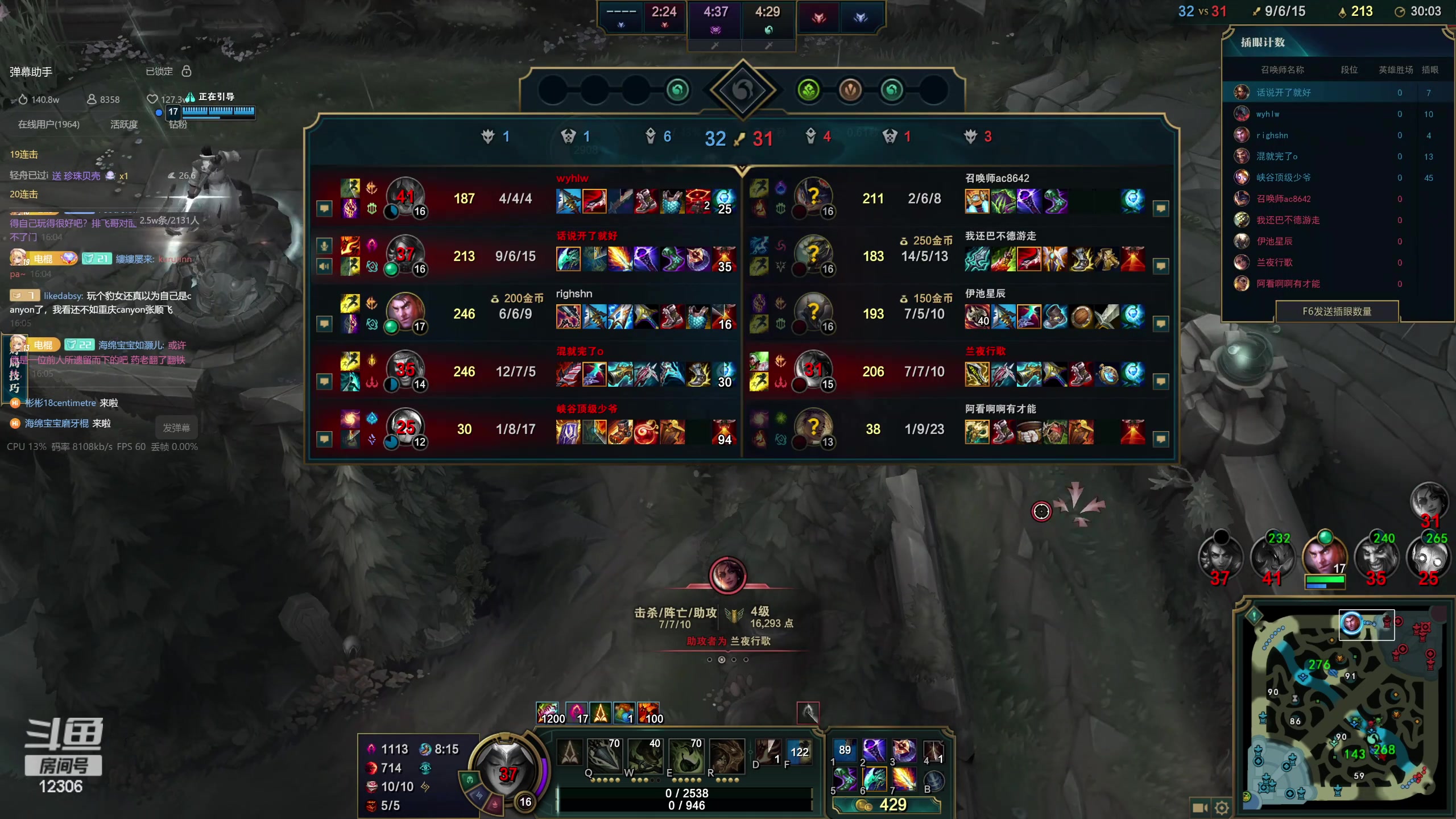Toggle the 已锁定 lock icon
This screenshot has height=819, width=1456.
[x=187, y=71]
